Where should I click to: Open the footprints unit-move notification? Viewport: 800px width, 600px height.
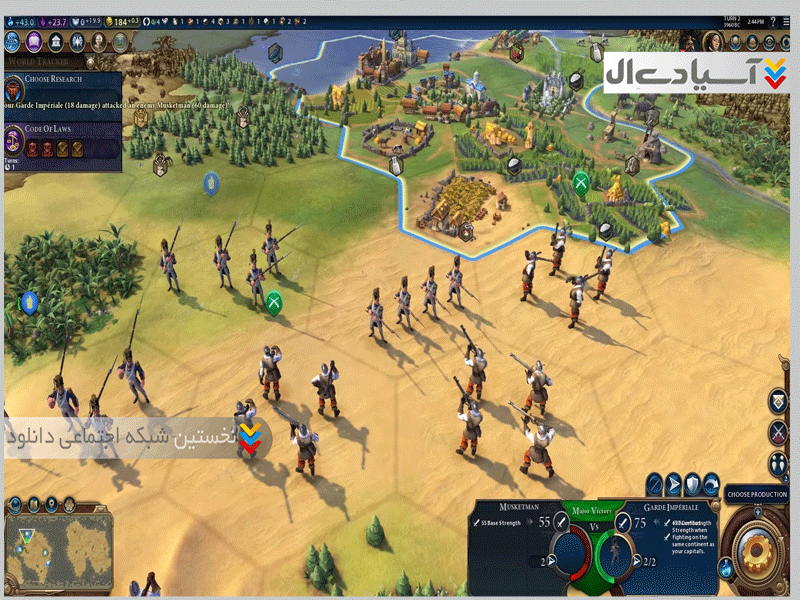tap(778, 464)
